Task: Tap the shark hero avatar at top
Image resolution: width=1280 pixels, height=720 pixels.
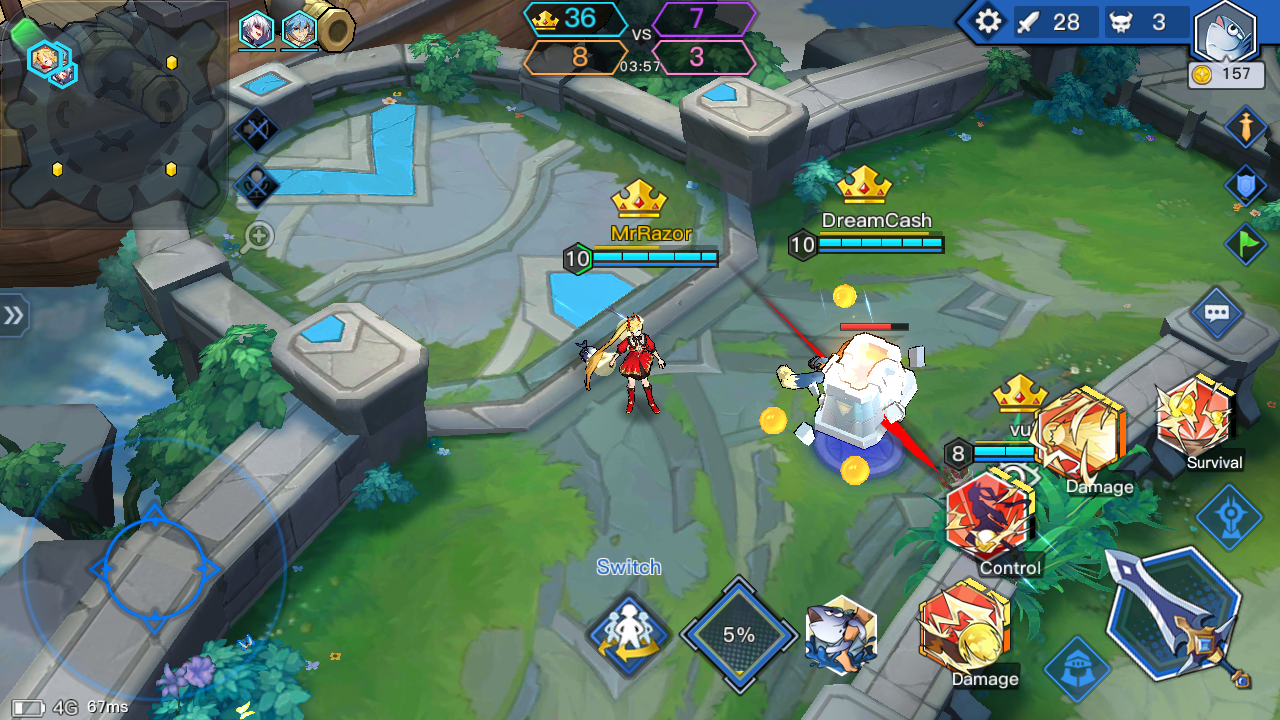Action: 1225,31
